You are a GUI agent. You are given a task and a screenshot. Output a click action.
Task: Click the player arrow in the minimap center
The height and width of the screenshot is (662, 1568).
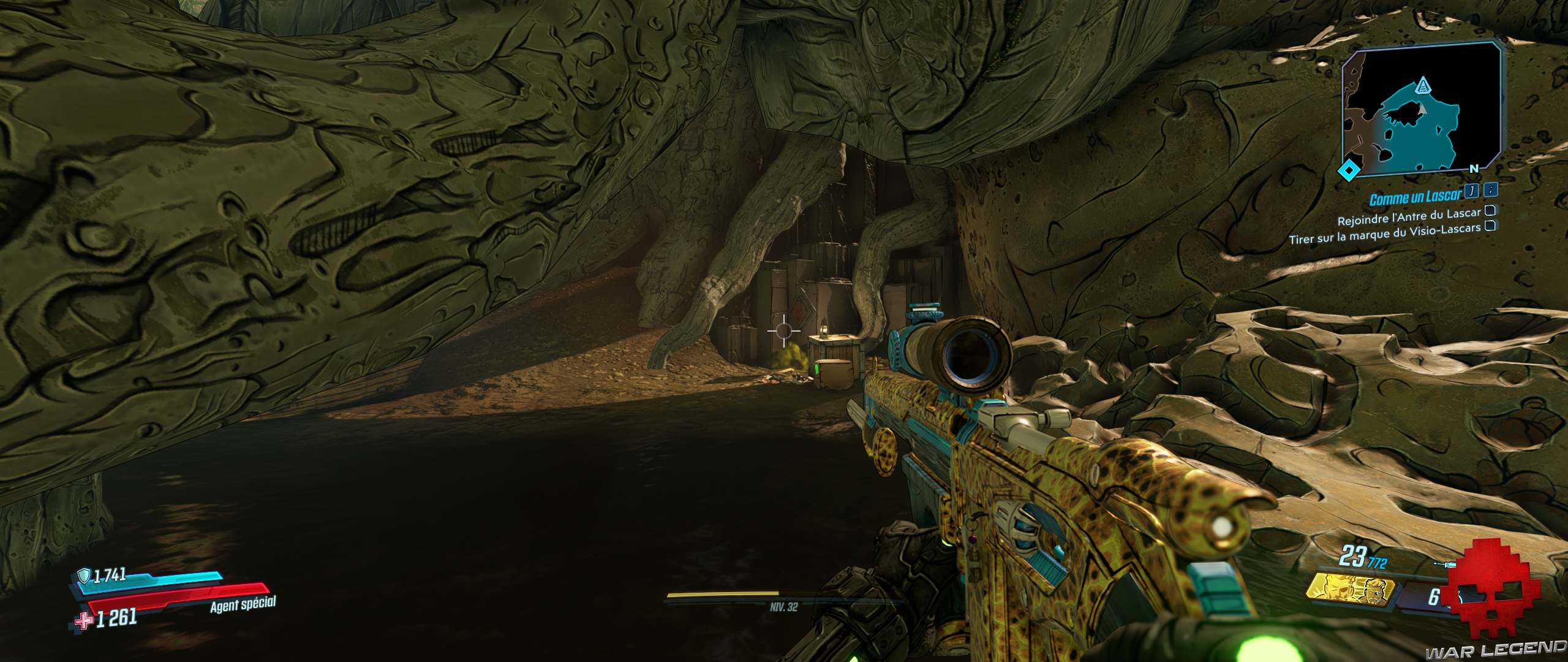(1422, 110)
